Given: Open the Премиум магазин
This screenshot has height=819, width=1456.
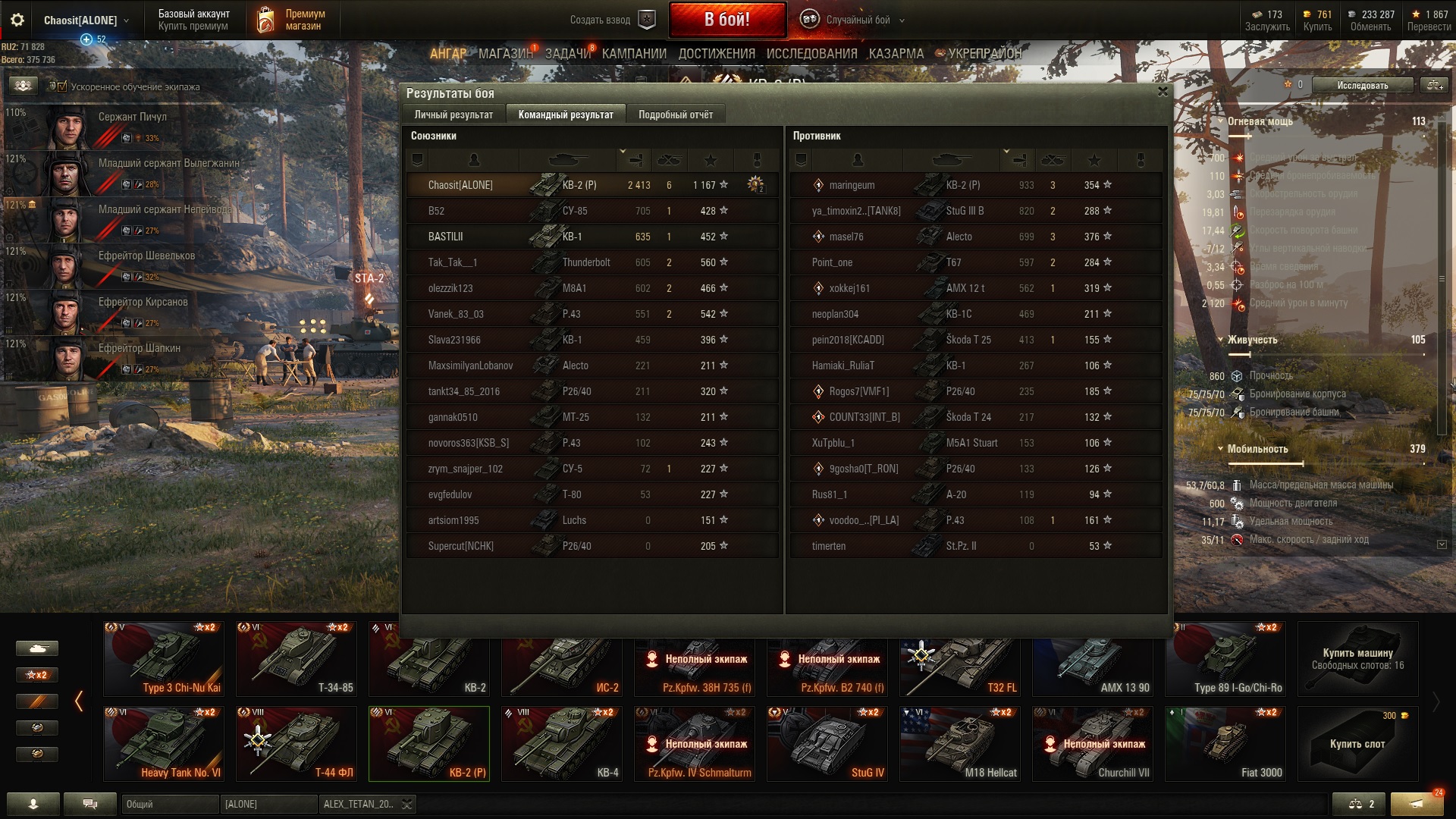Looking at the screenshot, I should click(x=292, y=20).
